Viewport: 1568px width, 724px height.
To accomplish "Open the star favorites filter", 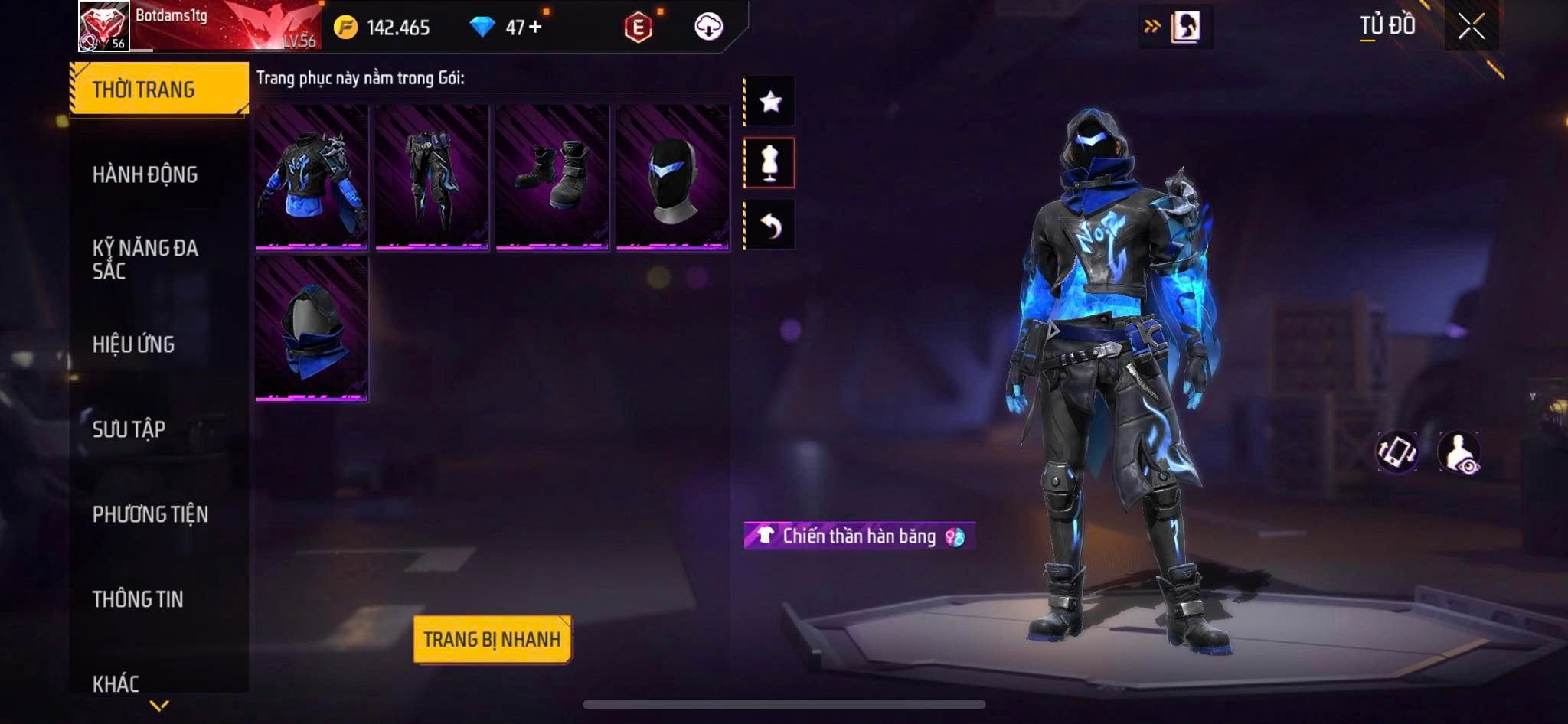I will [x=770, y=101].
